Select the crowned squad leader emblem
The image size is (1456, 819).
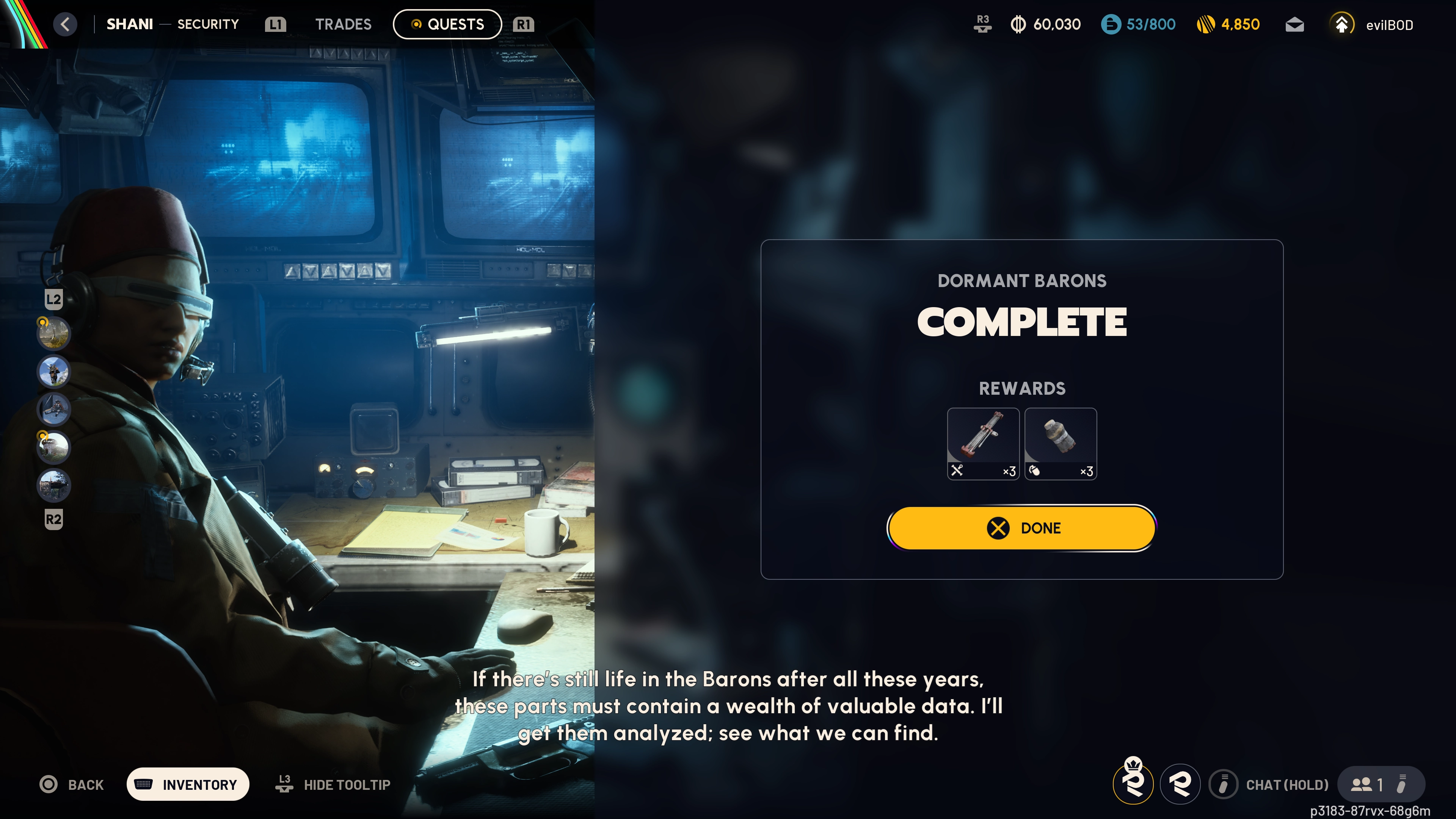(1133, 783)
